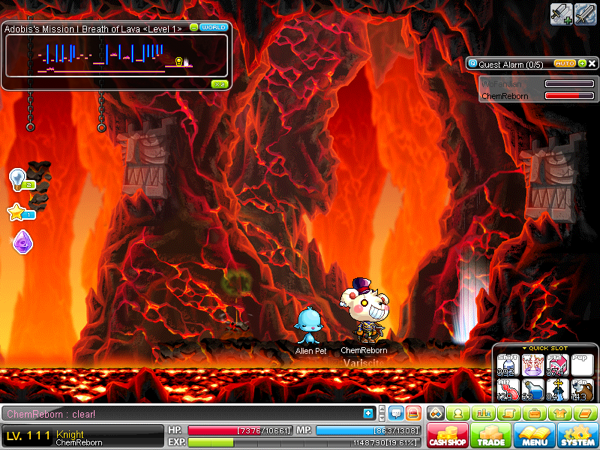Click the sword with green plus buff icon

coord(560,13)
